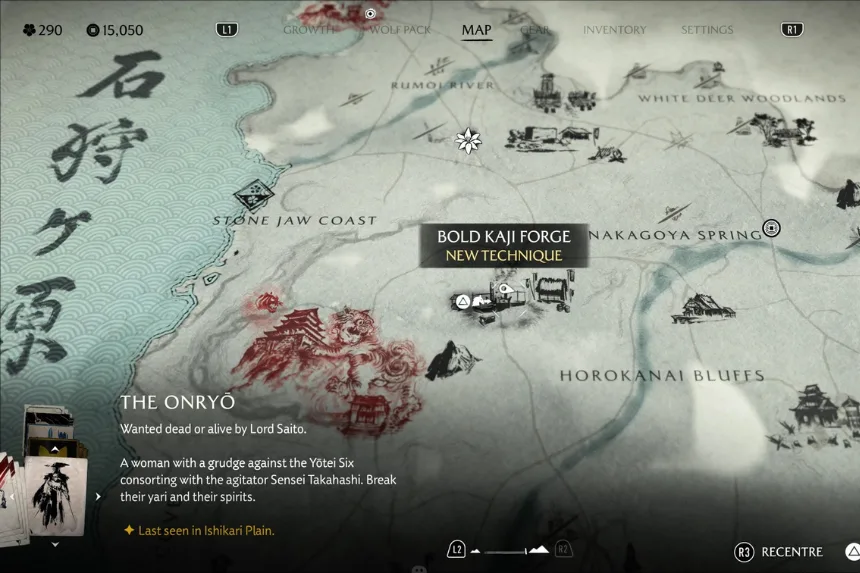
Task: Switch to the Growth tab
Action: click(308, 30)
